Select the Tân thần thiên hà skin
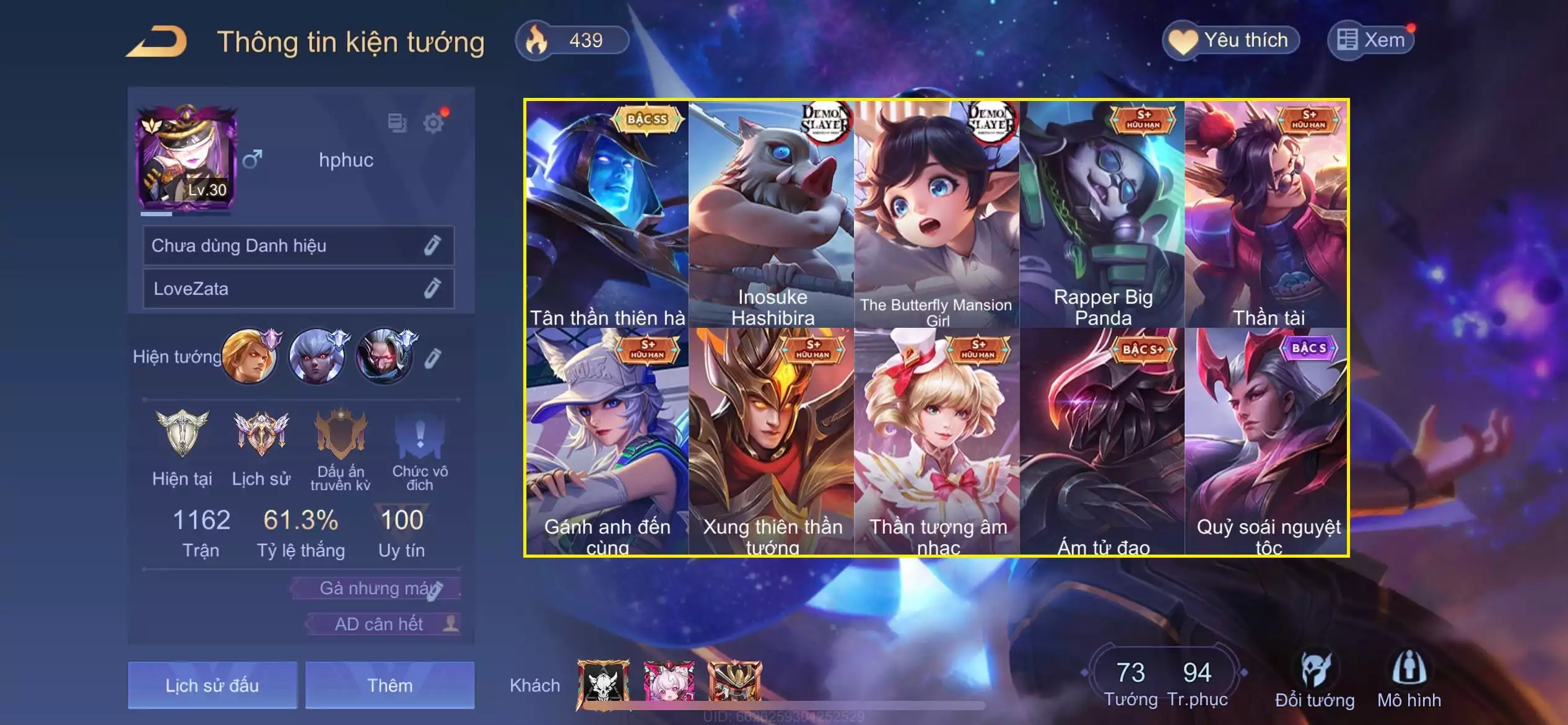Screen dimensions: 1568x725 click(x=607, y=214)
